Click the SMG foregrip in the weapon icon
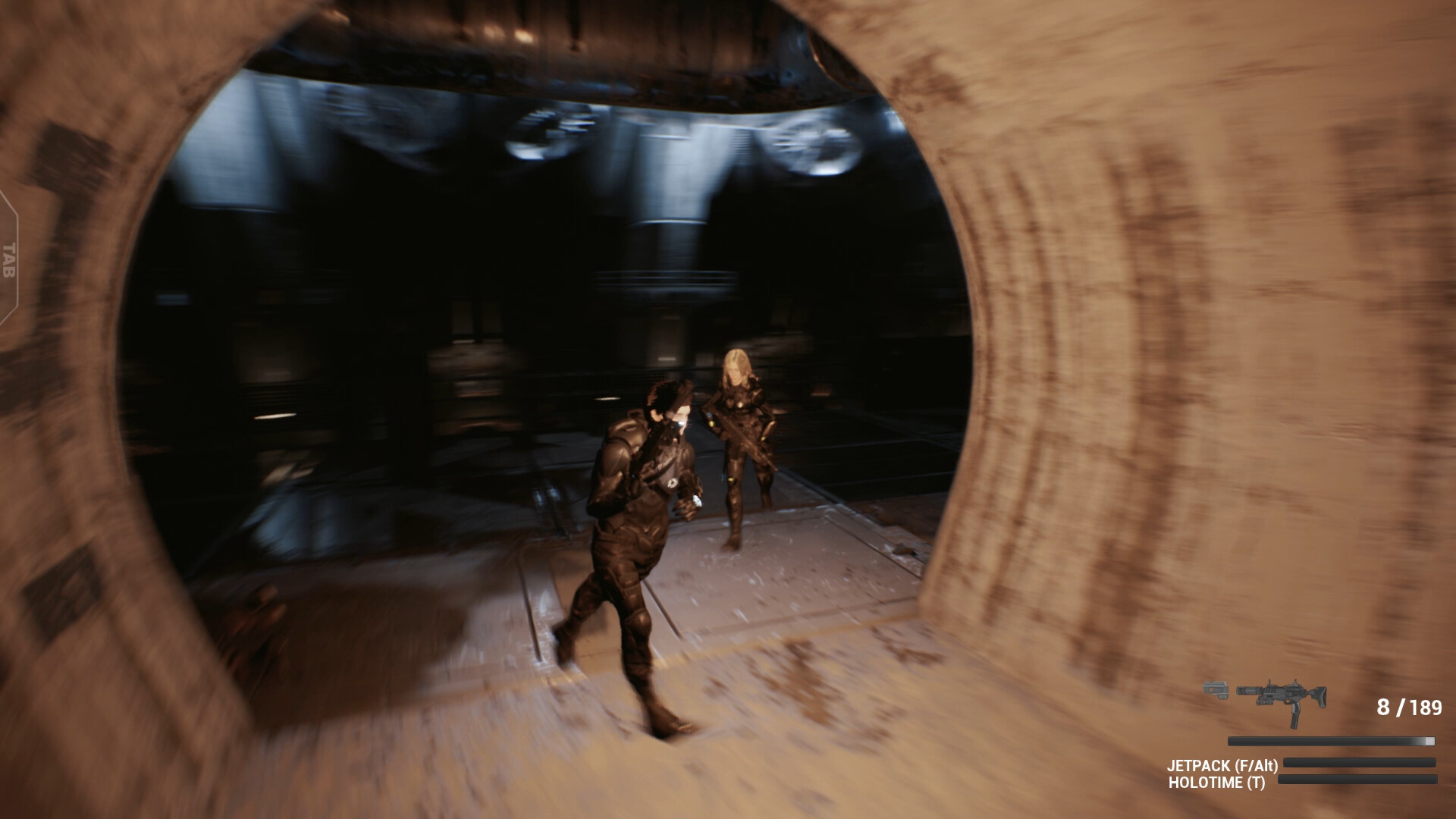This screenshot has height=819, width=1456. click(1265, 701)
